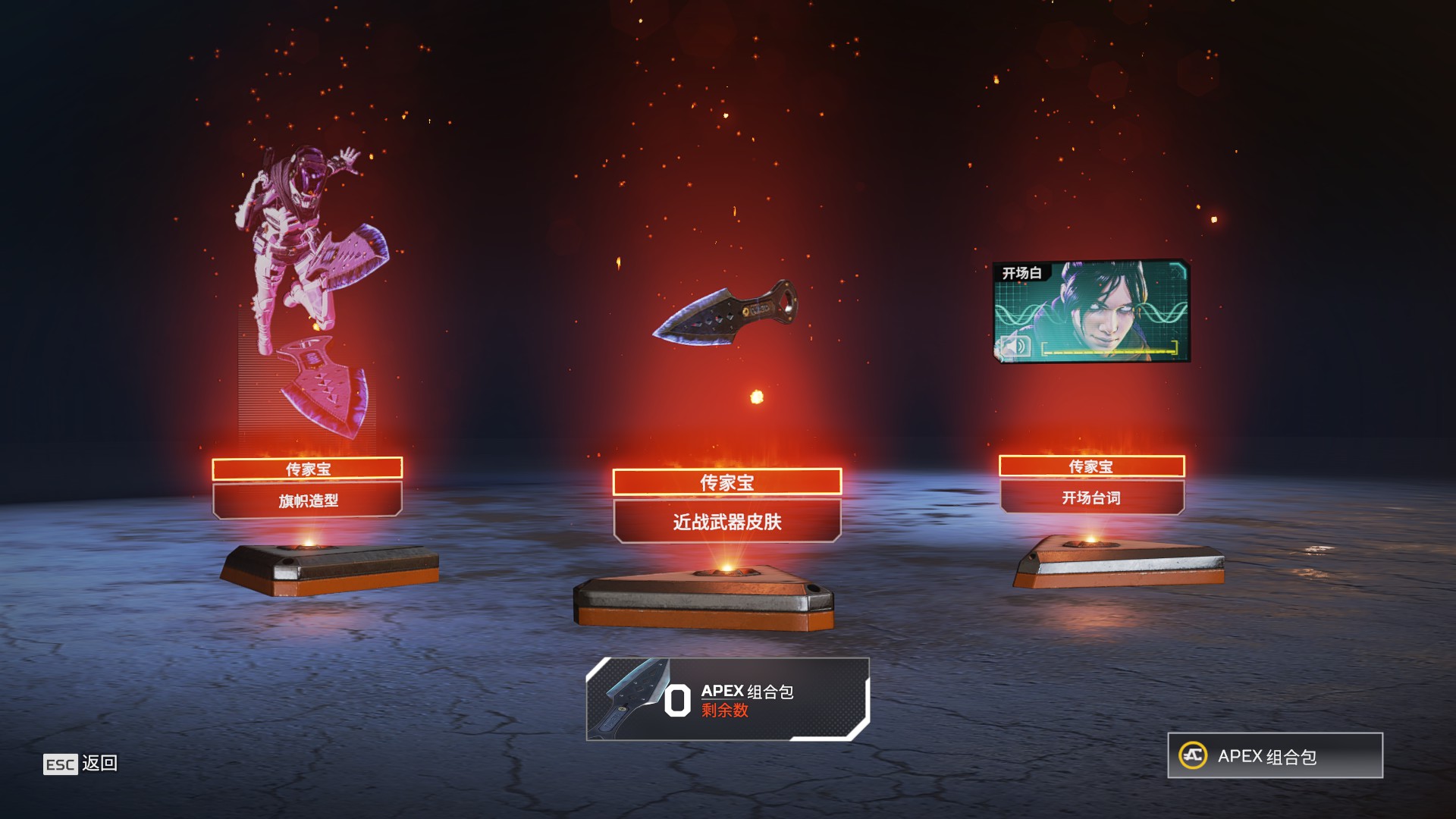Click the ESC key icon beside 返回
The height and width of the screenshot is (819, 1456).
point(60,764)
